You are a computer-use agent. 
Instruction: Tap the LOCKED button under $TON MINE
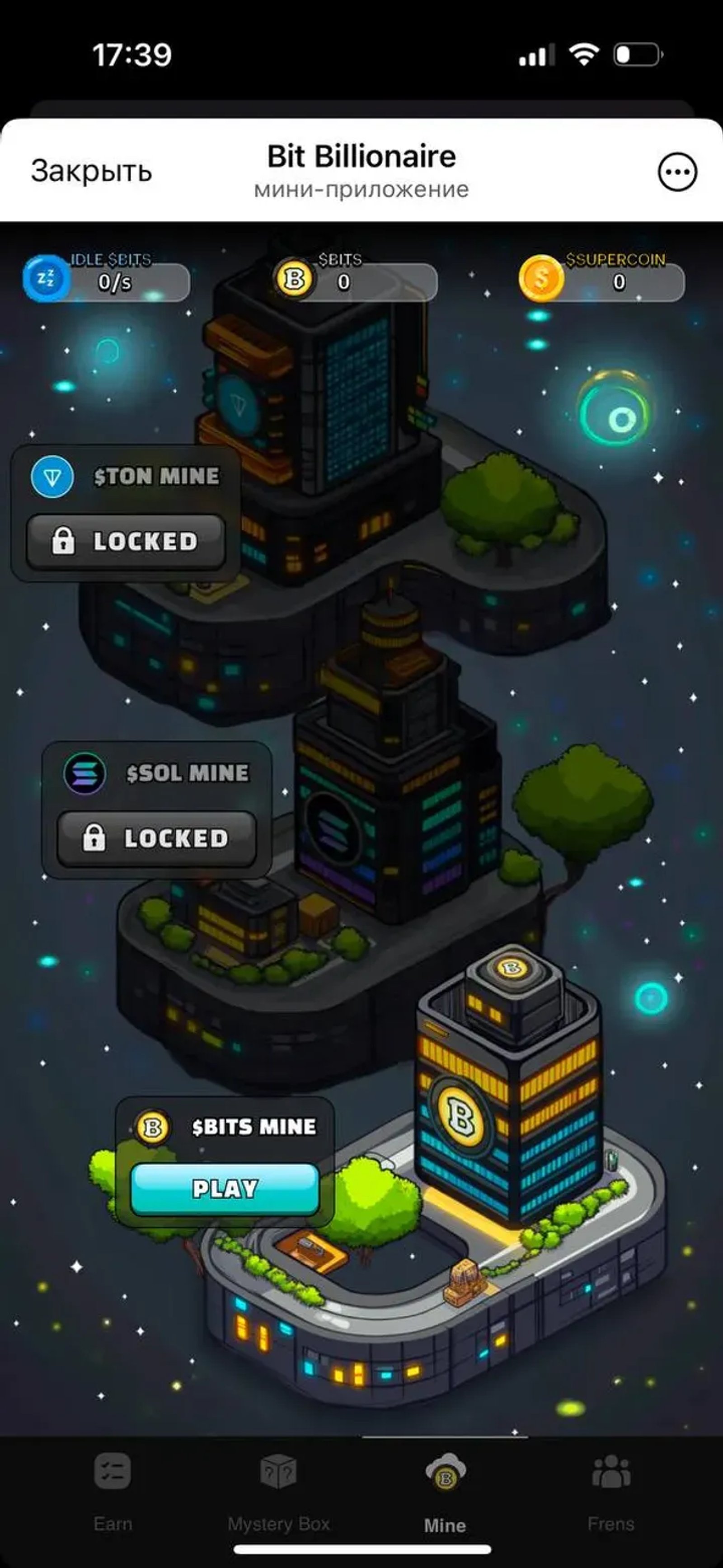coord(126,542)
